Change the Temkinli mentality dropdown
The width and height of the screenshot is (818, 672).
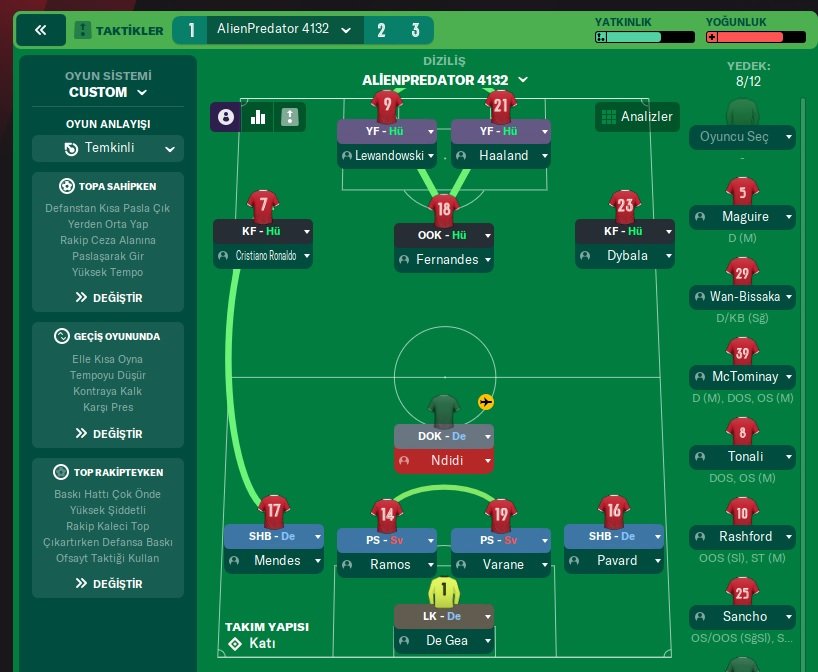(108, 148)
